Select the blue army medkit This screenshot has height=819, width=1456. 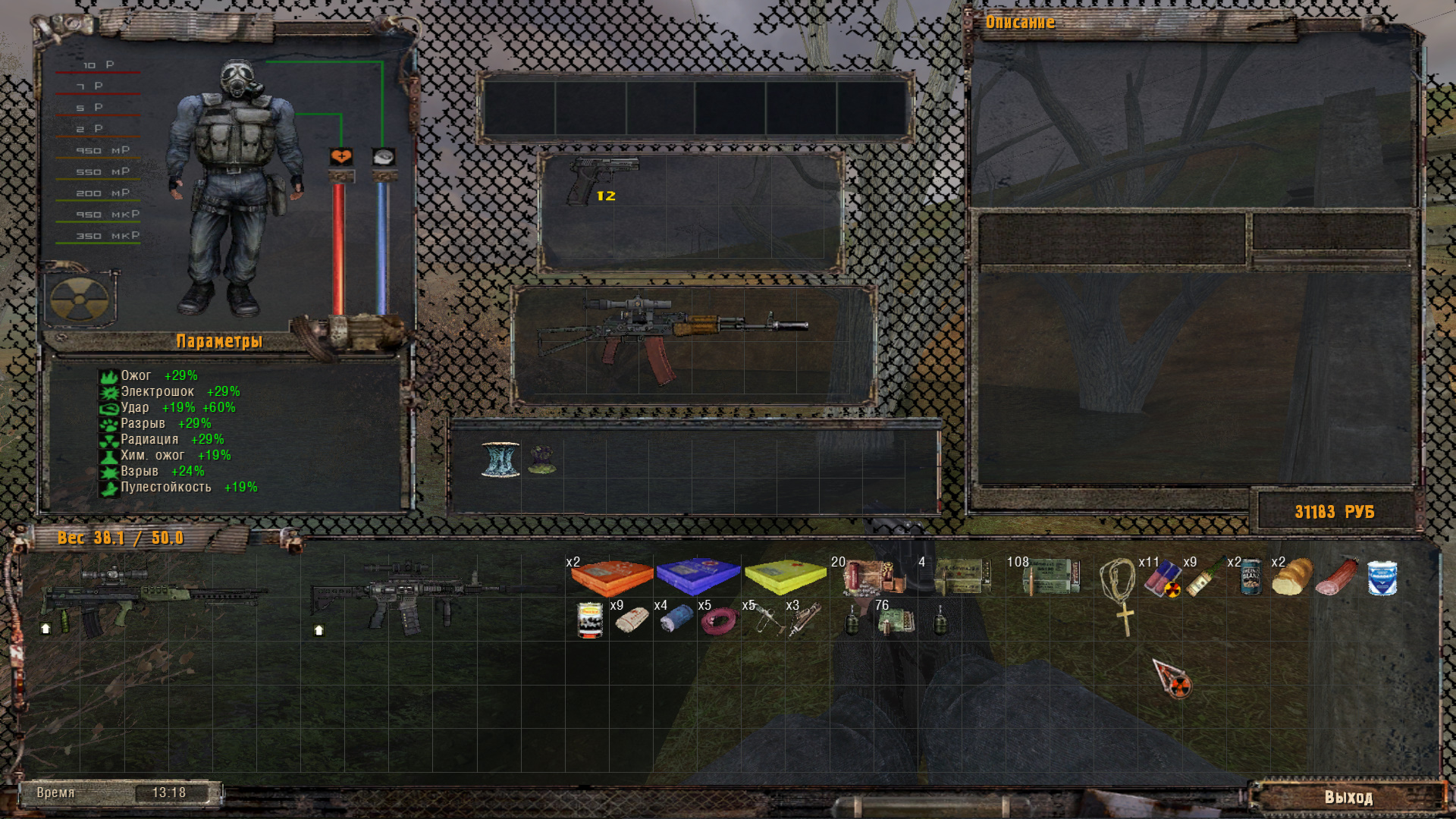698,576
